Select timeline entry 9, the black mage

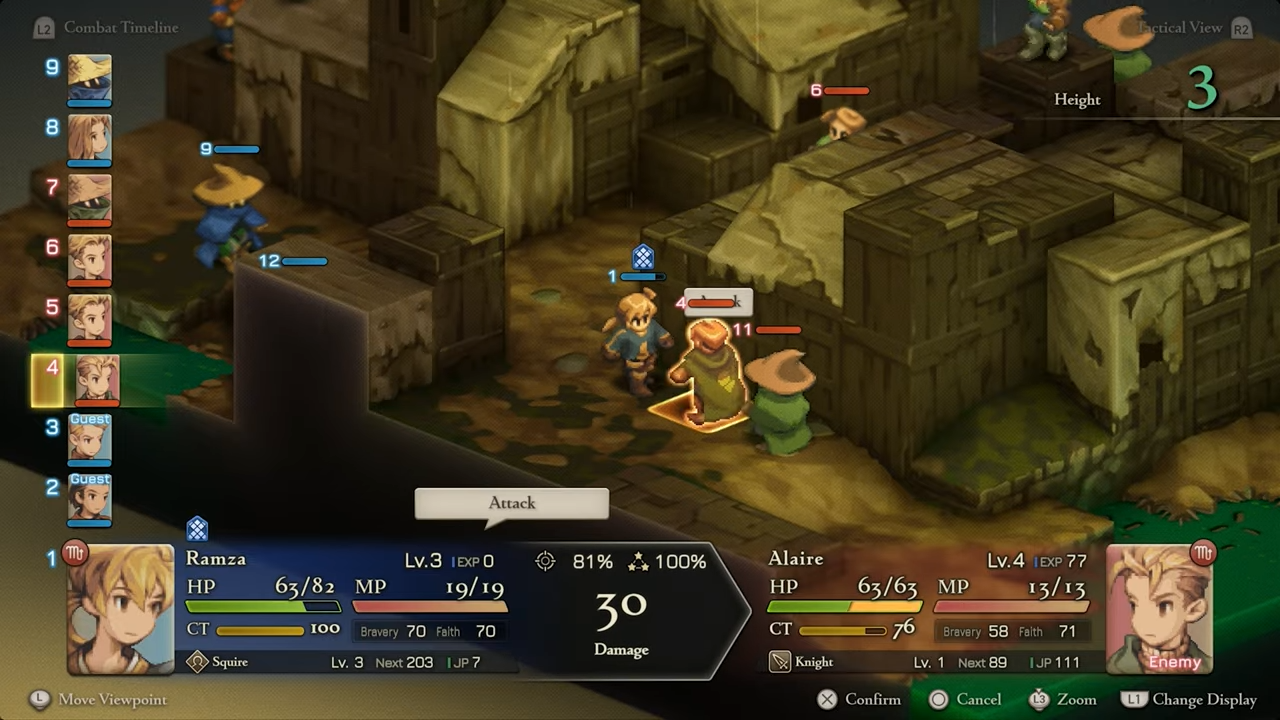[89, 79]
